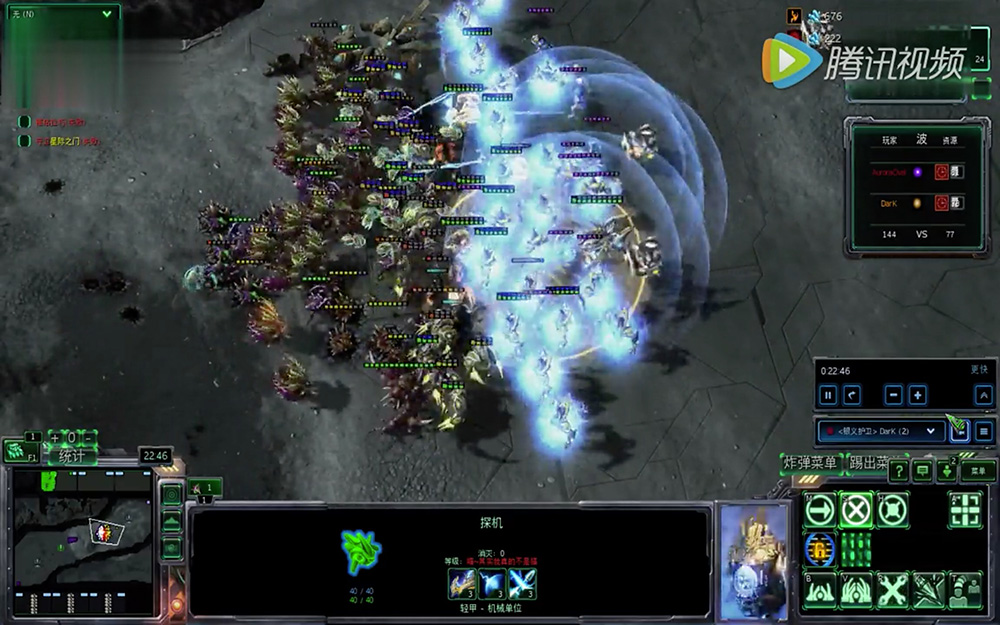Open the basic structures build menu
Screen dimensions: 1000x625
pyautogui.click(x=820, y=589)
